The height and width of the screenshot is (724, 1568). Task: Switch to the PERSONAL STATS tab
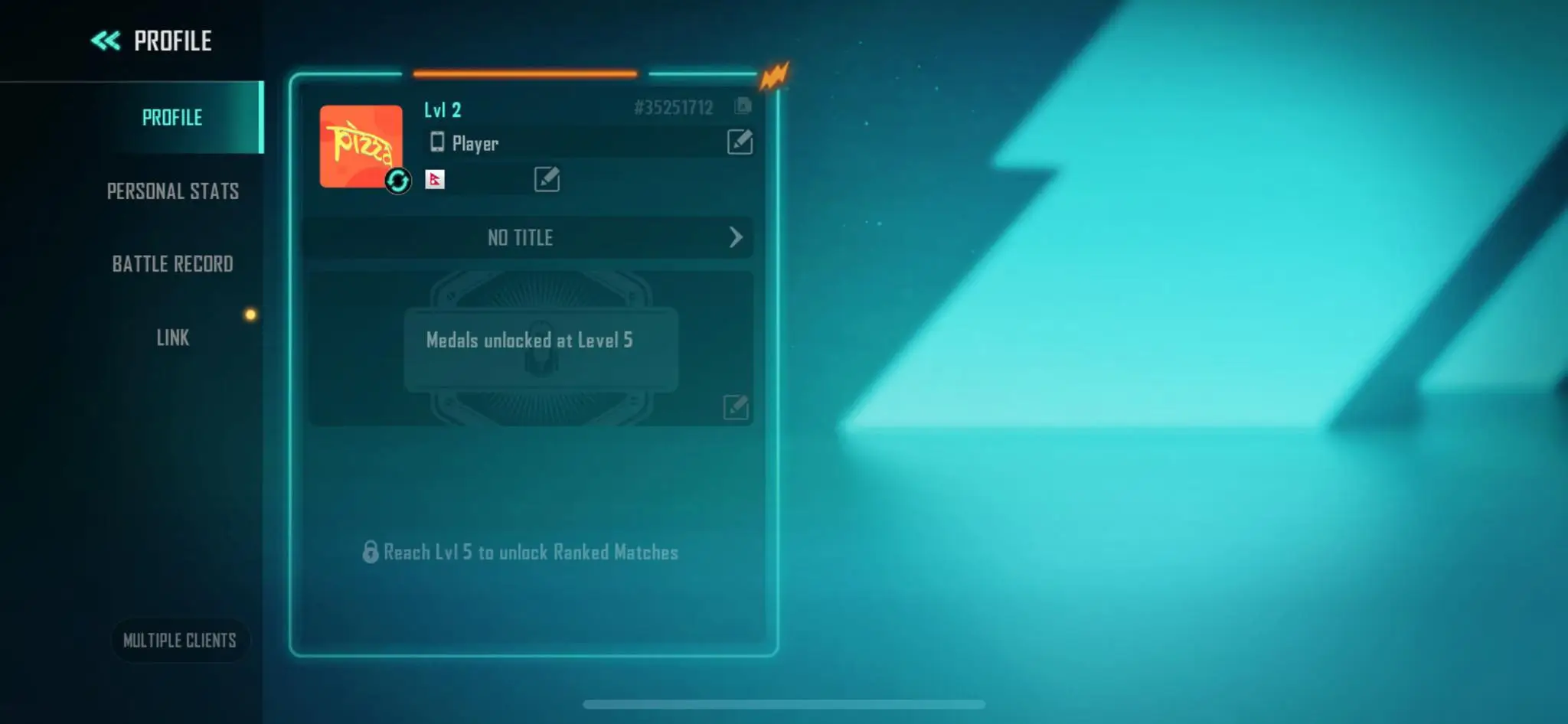point(173,191)
